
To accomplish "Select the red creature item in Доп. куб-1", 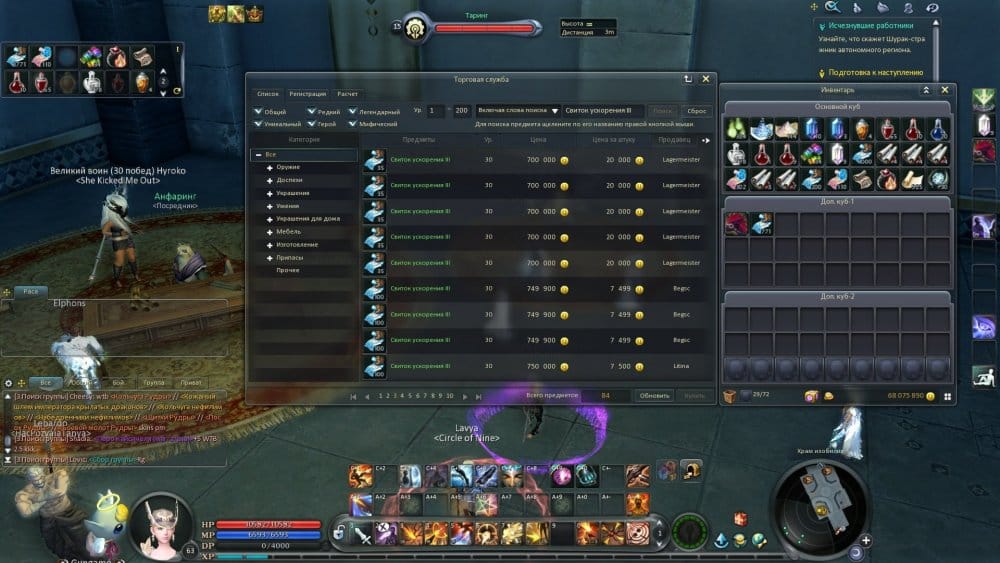I will click(736, 223).
